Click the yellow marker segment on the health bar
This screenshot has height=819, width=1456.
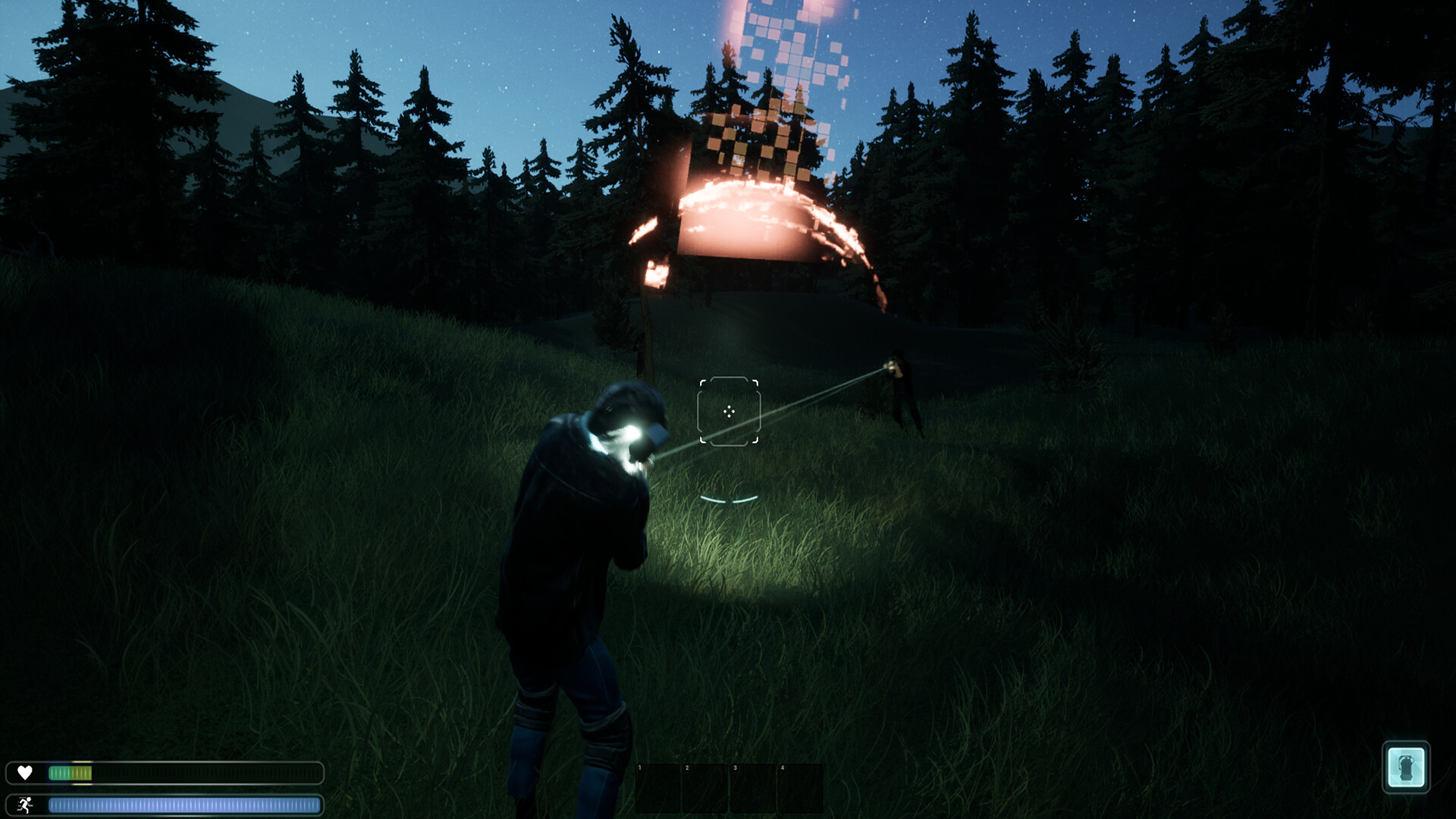81,773
